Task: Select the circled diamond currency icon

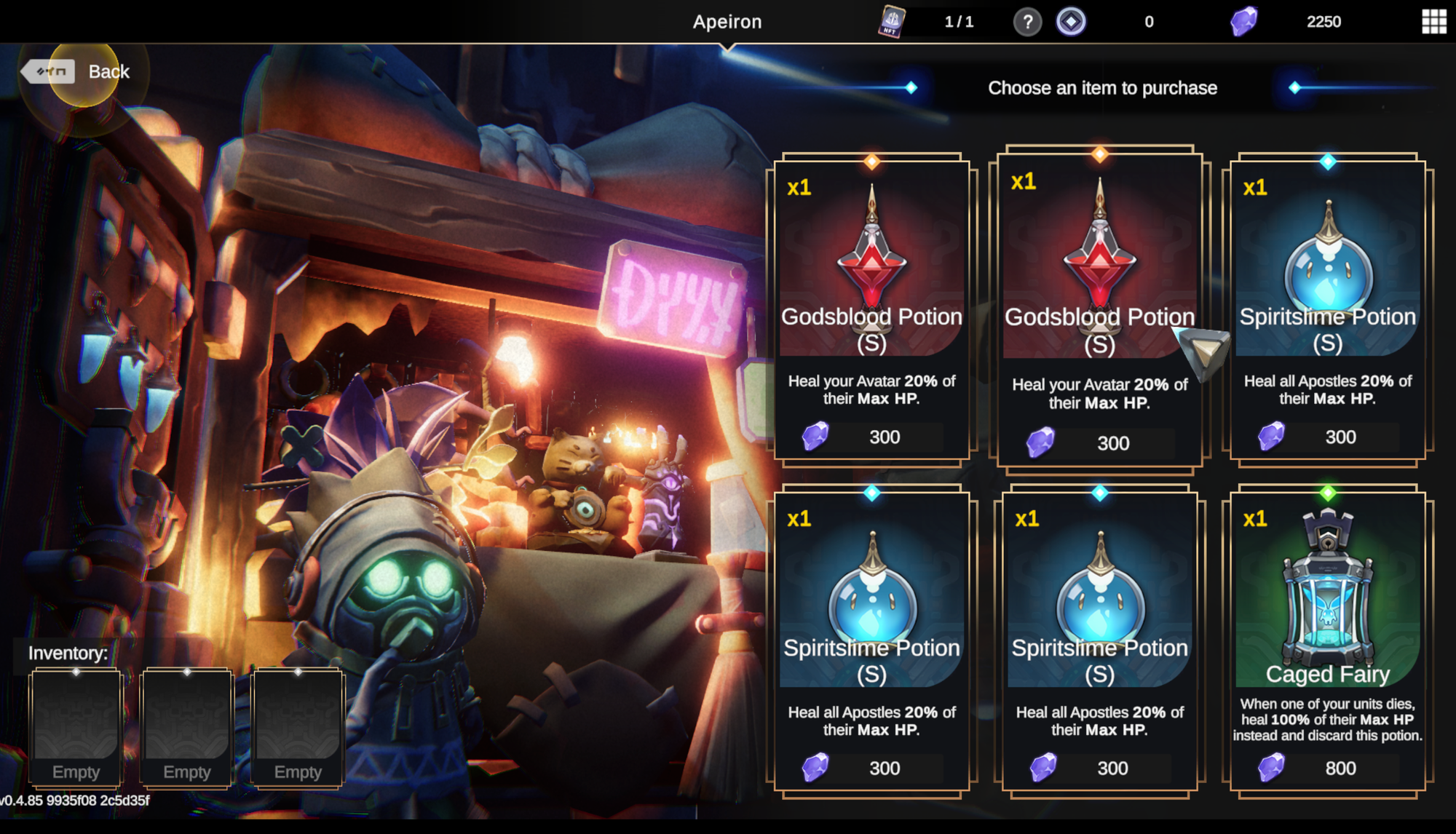Action: click(1071, 22)
